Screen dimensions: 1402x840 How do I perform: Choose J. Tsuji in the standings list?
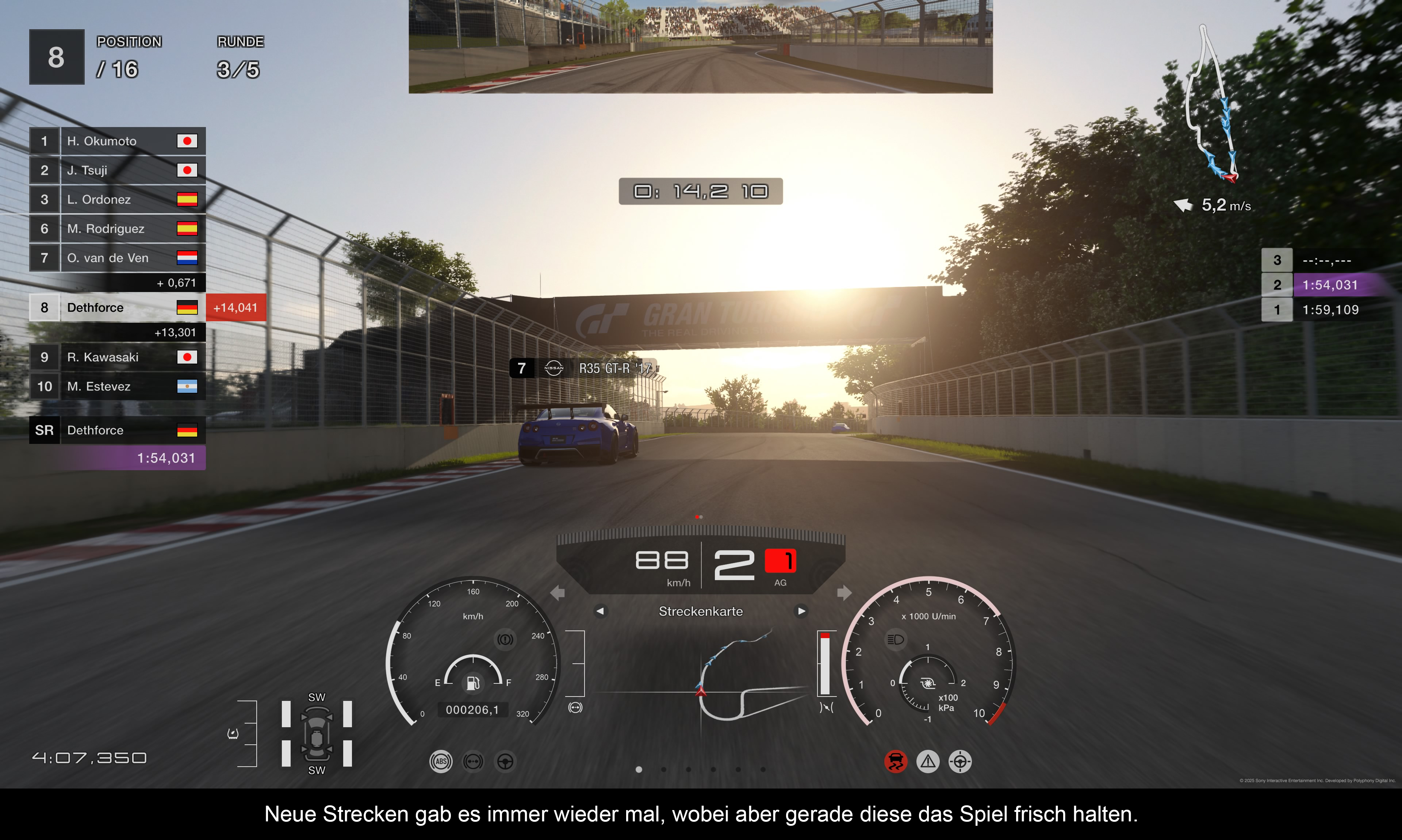pos(117,170)
